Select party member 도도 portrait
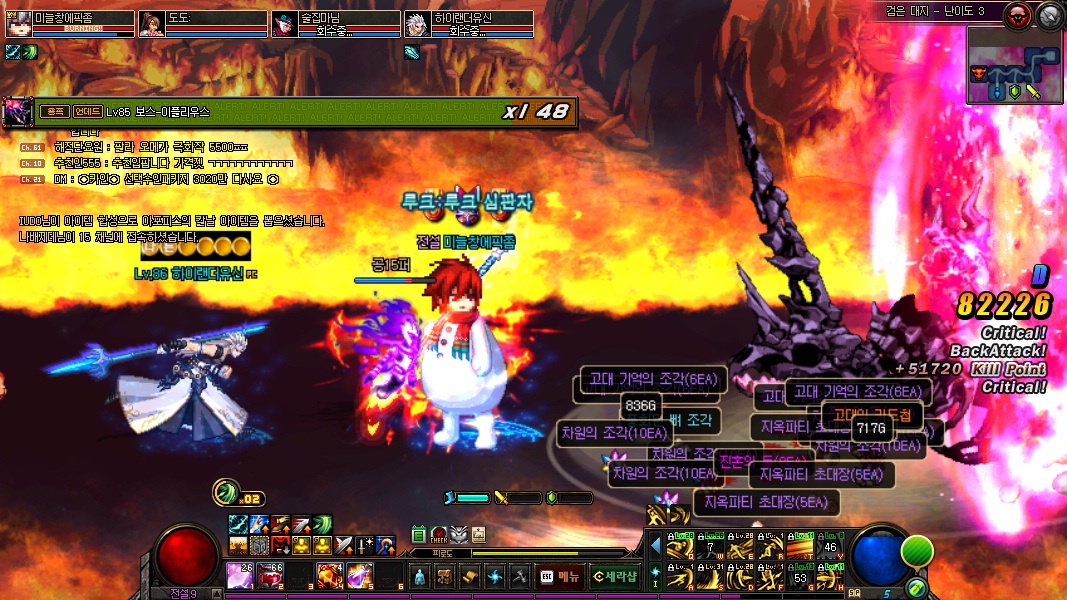The height and width of the screenshot is (600, 1067). pyautogui.click(x=151, y=23)
